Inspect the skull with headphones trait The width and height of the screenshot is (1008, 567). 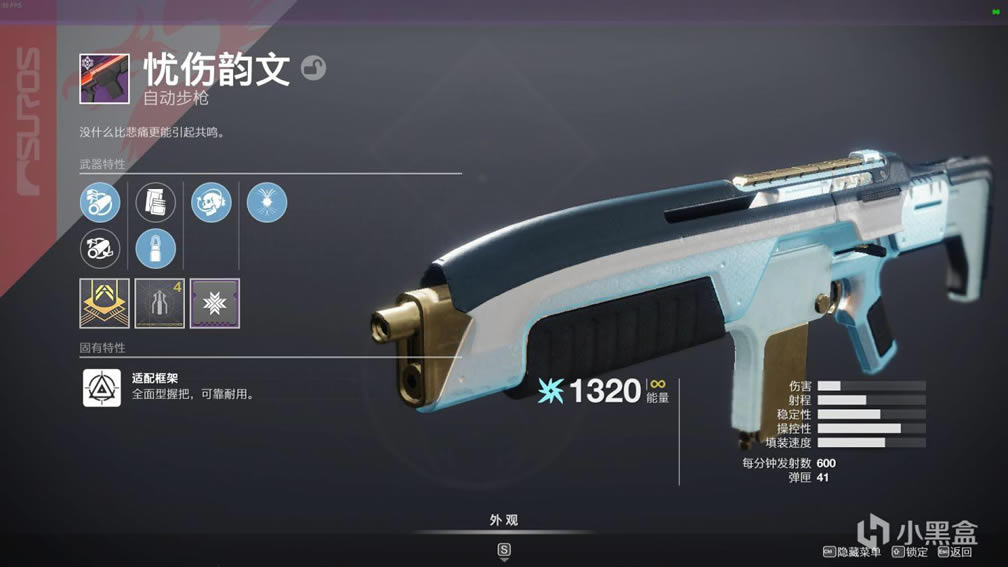[211, 203]
